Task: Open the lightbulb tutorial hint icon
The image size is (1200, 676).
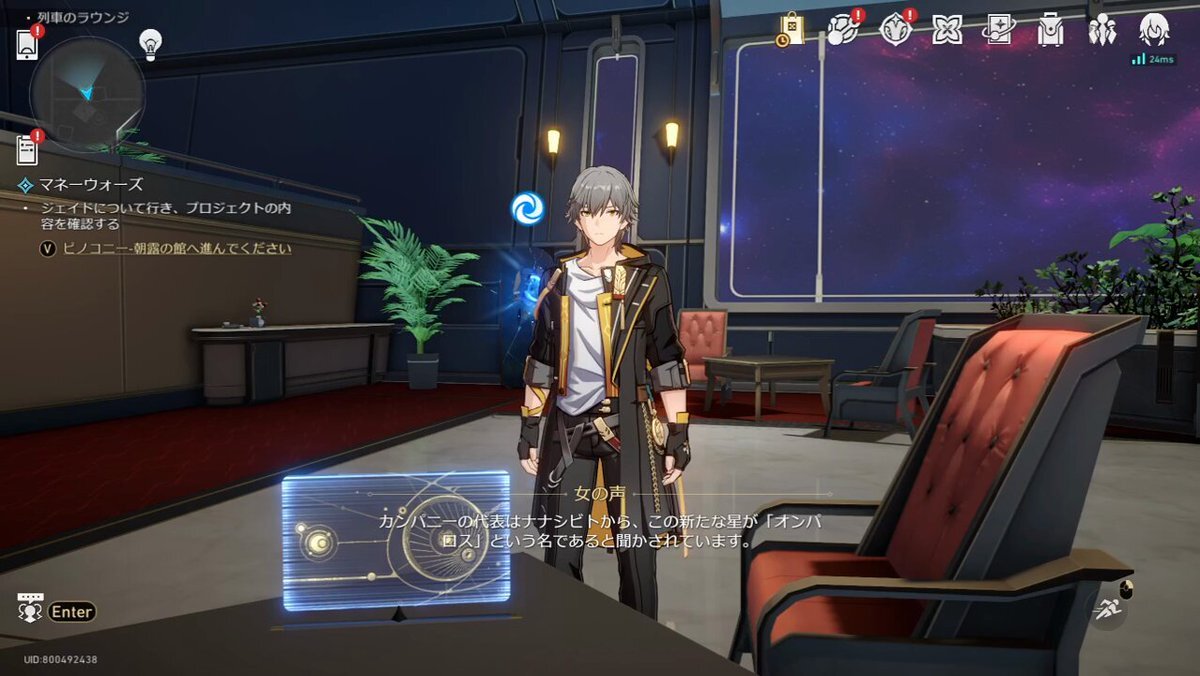Action: coord(150,43)
